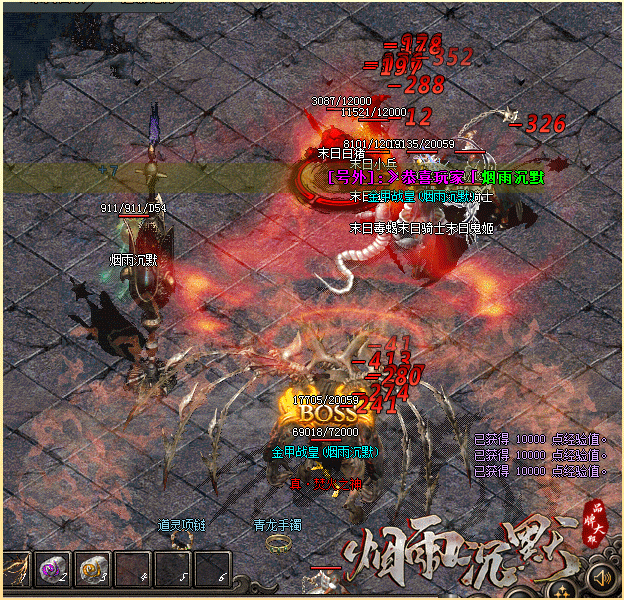Select empty hotbar slot number 5

(173, 569)
